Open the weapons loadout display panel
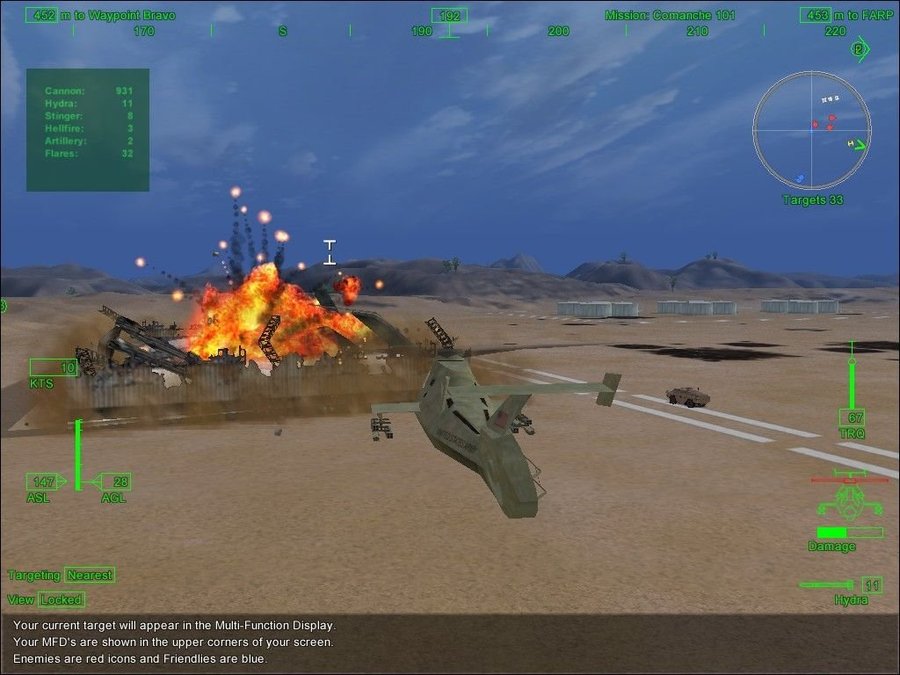This screenshot has width=900, height=675. coord(88,130)
